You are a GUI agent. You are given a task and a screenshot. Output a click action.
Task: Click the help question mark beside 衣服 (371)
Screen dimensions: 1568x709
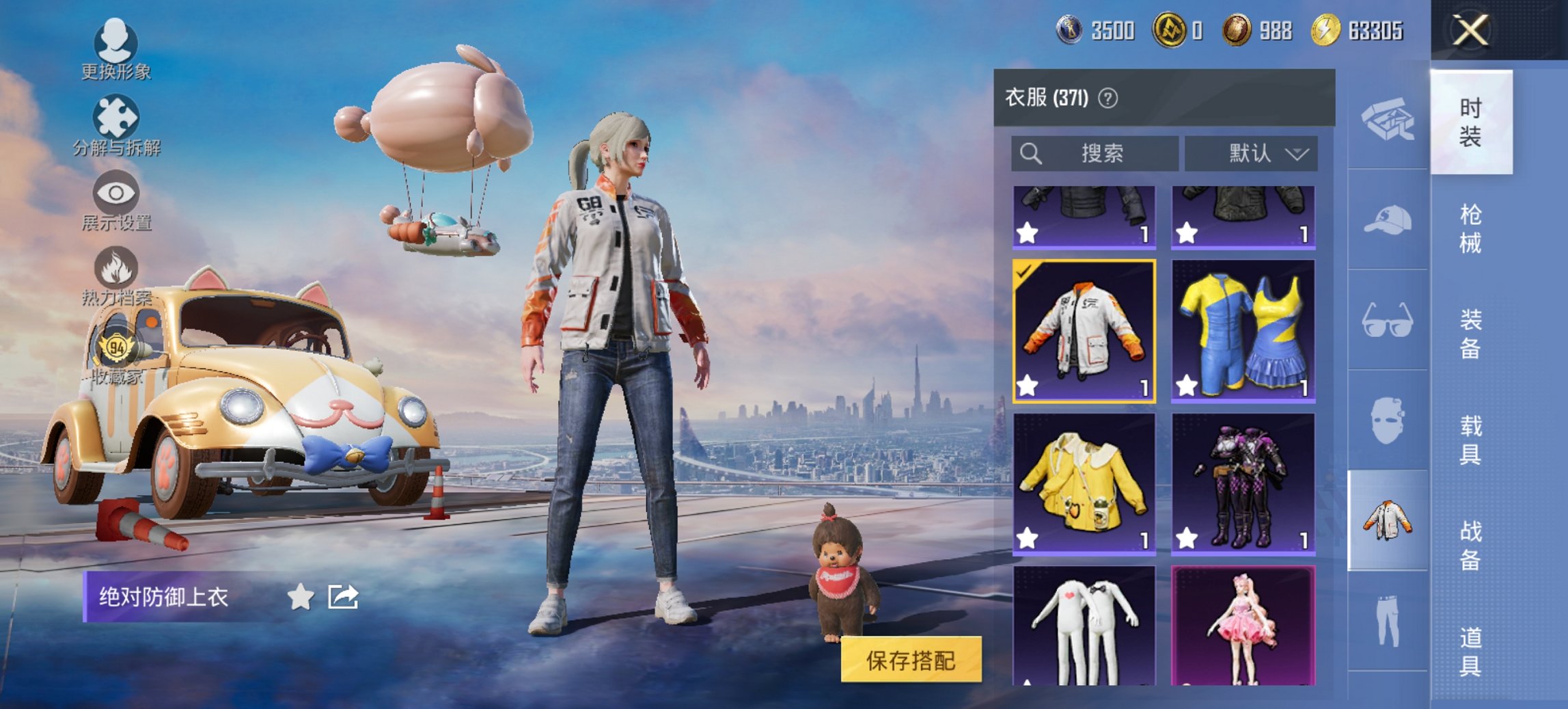click(x=1107, y=96)
